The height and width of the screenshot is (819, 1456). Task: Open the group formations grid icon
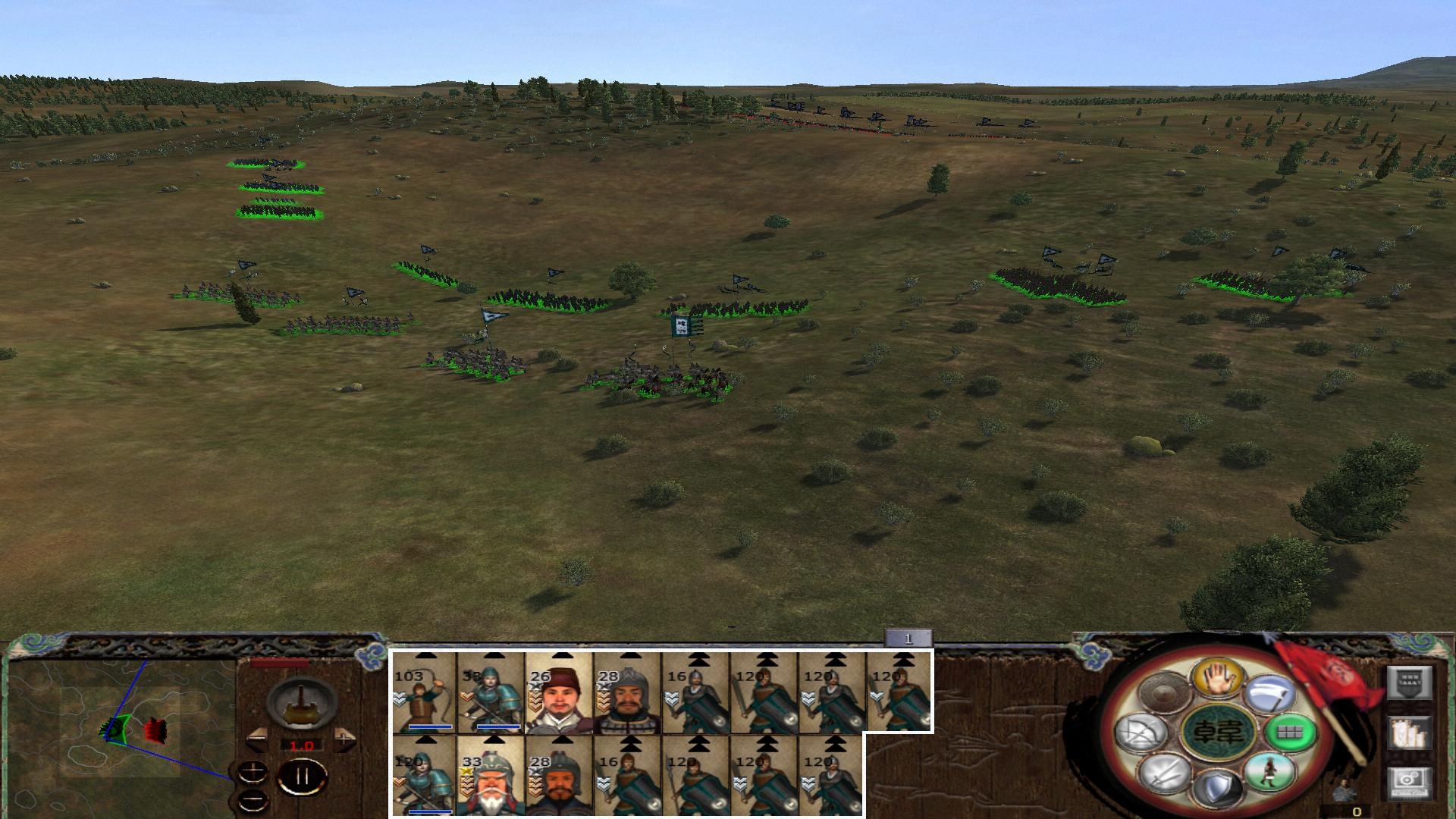(x=1288, y=733)
